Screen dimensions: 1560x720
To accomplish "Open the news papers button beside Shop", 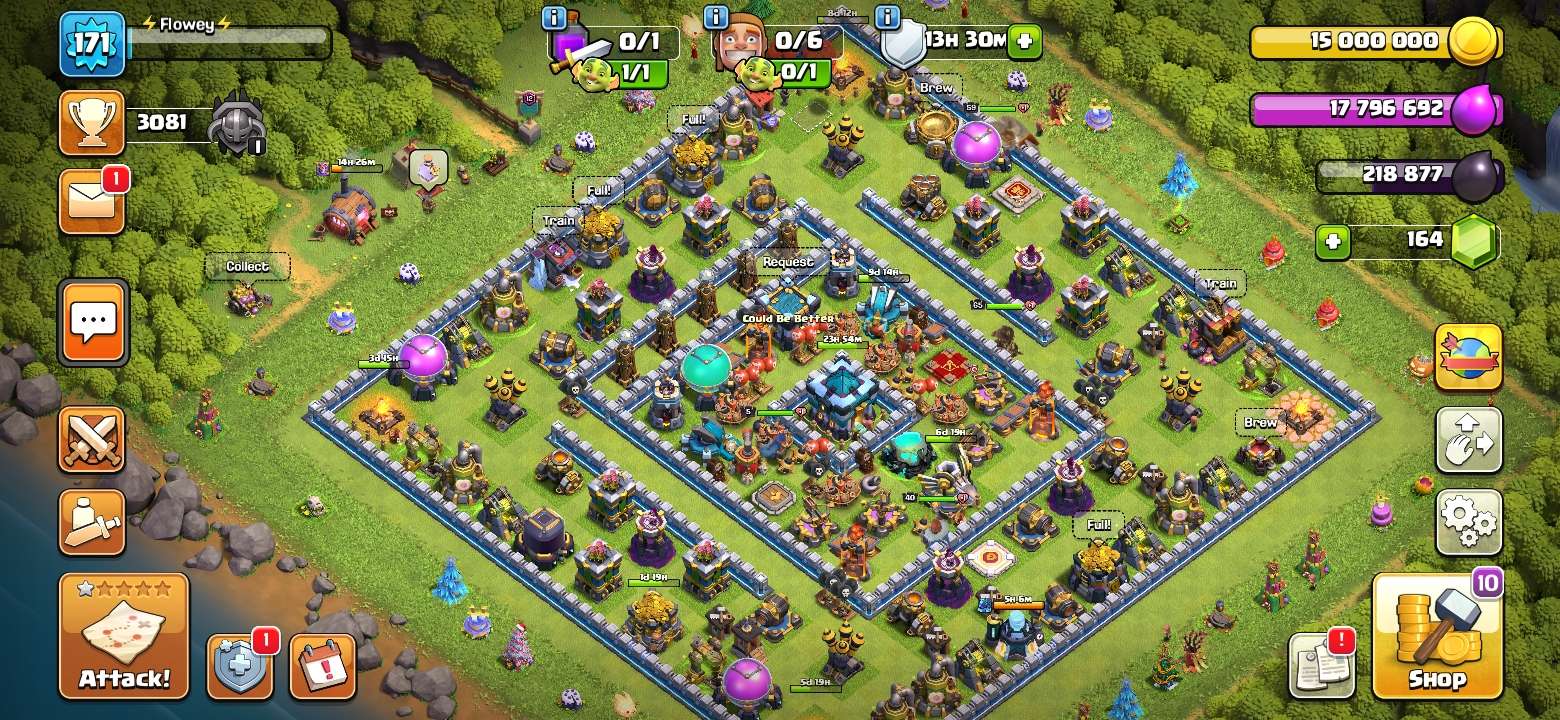I will (1321, 665).
